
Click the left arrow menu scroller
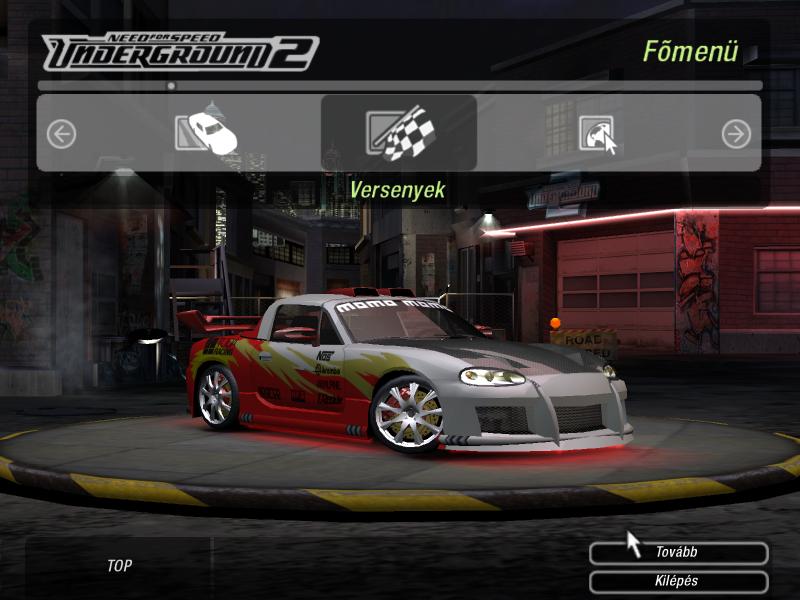[61, 134]
